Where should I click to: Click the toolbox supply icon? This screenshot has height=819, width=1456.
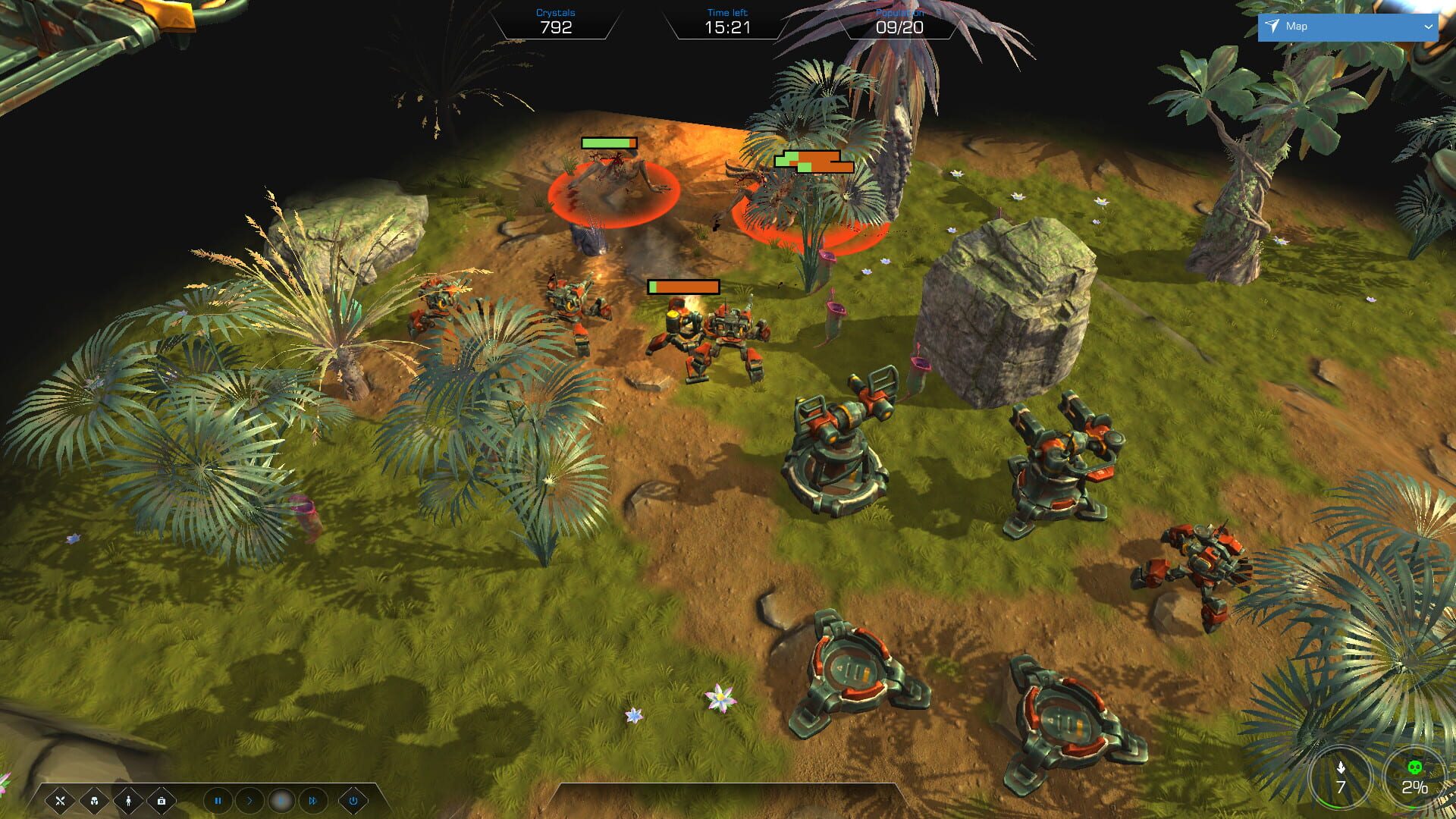coord(162,801)
